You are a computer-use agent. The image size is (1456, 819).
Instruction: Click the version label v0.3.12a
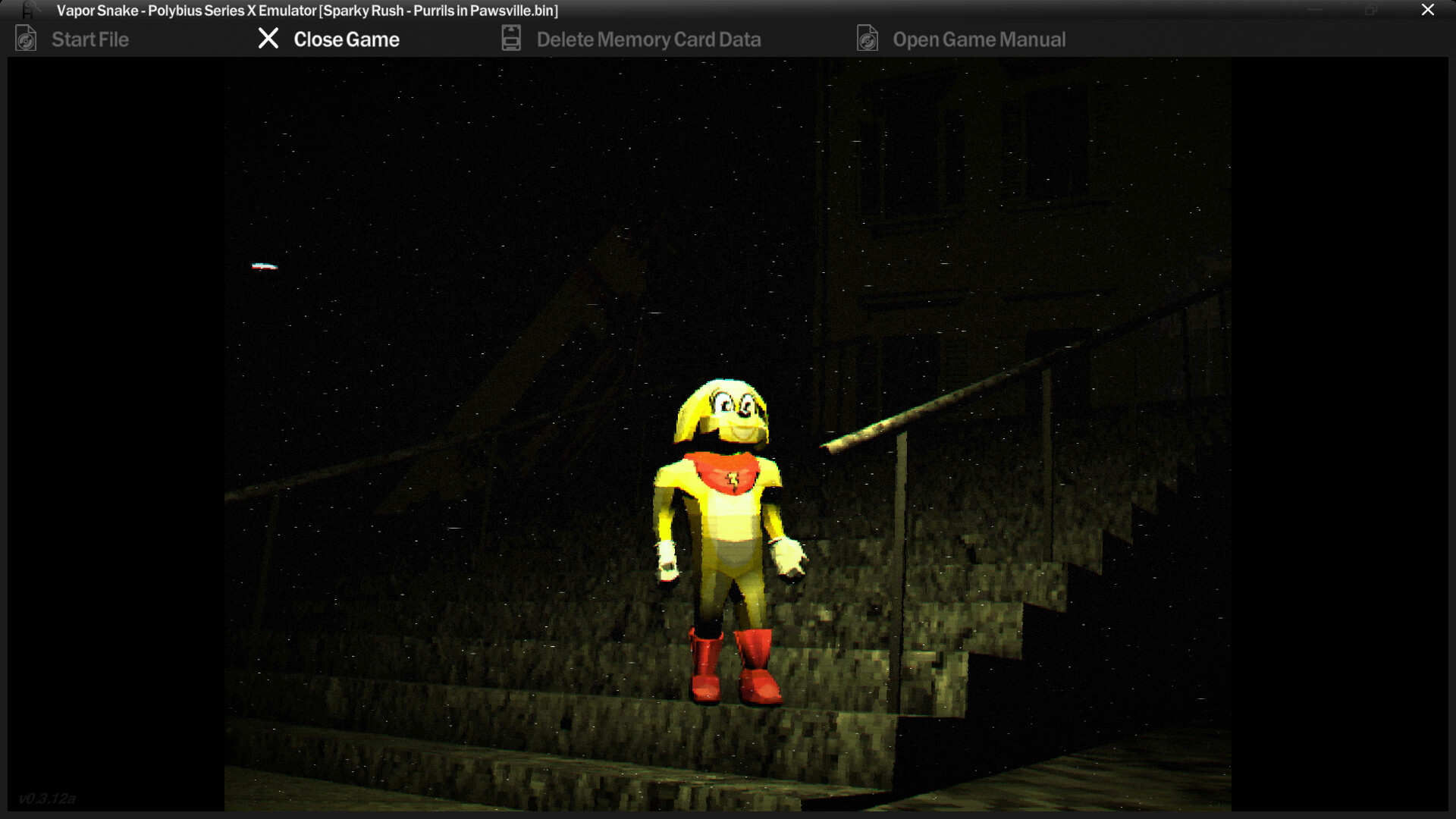pyautogui.click(x=48, y=798)
